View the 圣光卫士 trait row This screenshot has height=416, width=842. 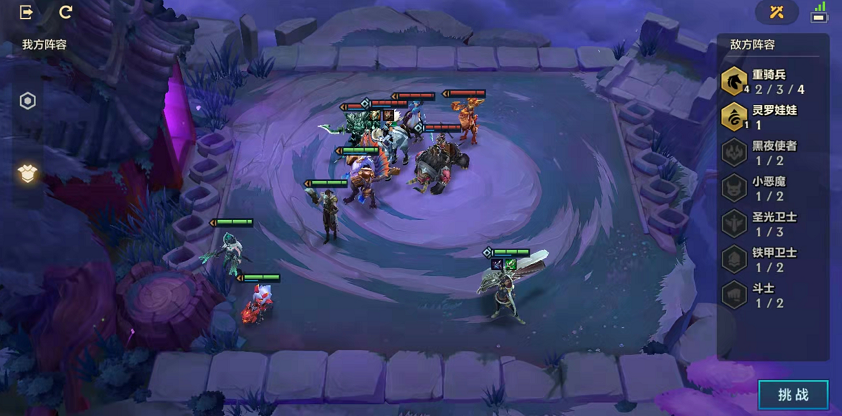pos(770,224)
